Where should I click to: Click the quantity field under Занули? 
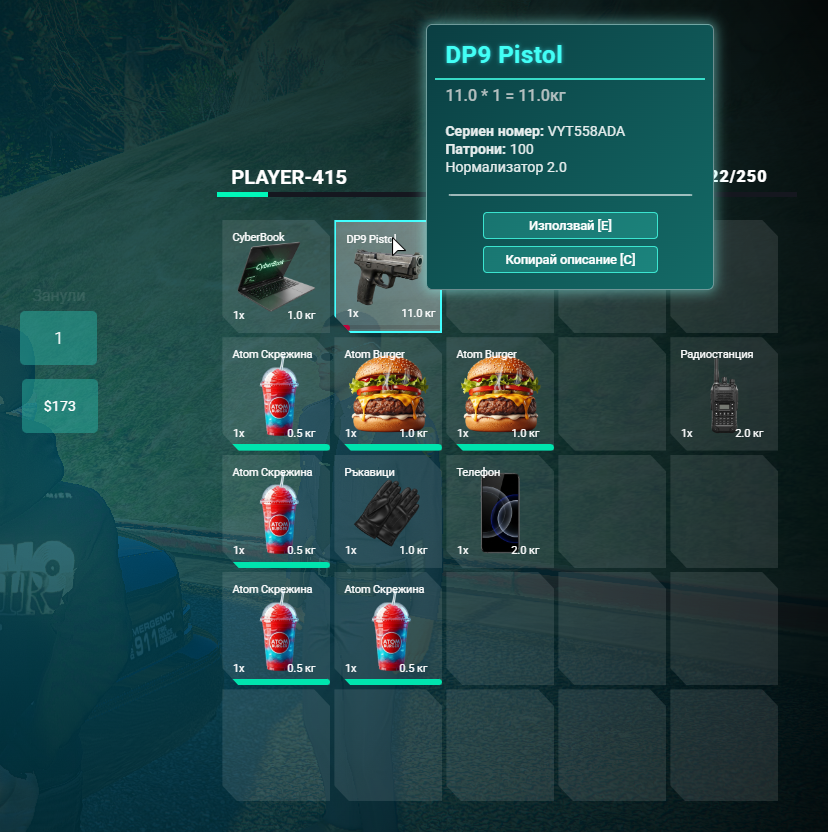pos(59,338)
